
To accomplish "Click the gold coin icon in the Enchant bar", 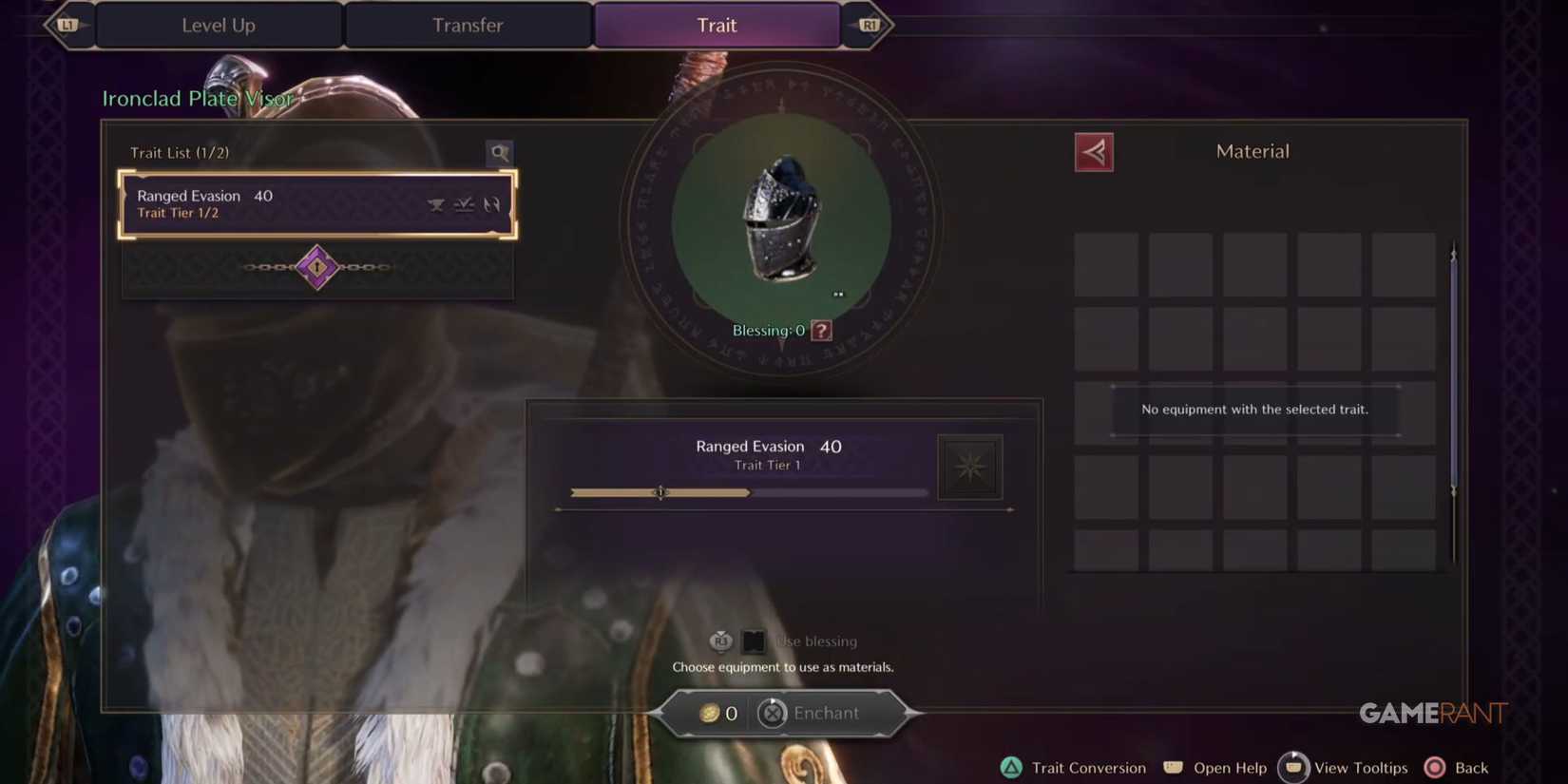I will click(709, 713).
